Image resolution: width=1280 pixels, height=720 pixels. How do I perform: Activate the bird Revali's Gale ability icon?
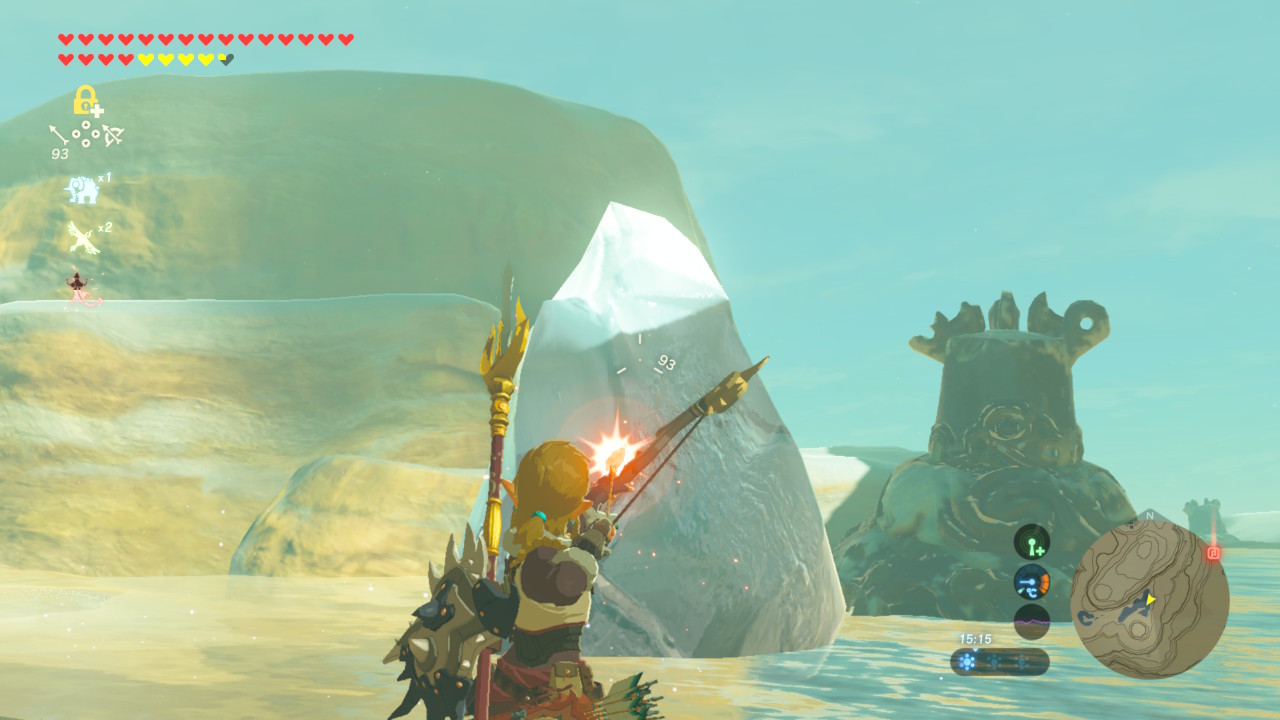tap(82, 238)
